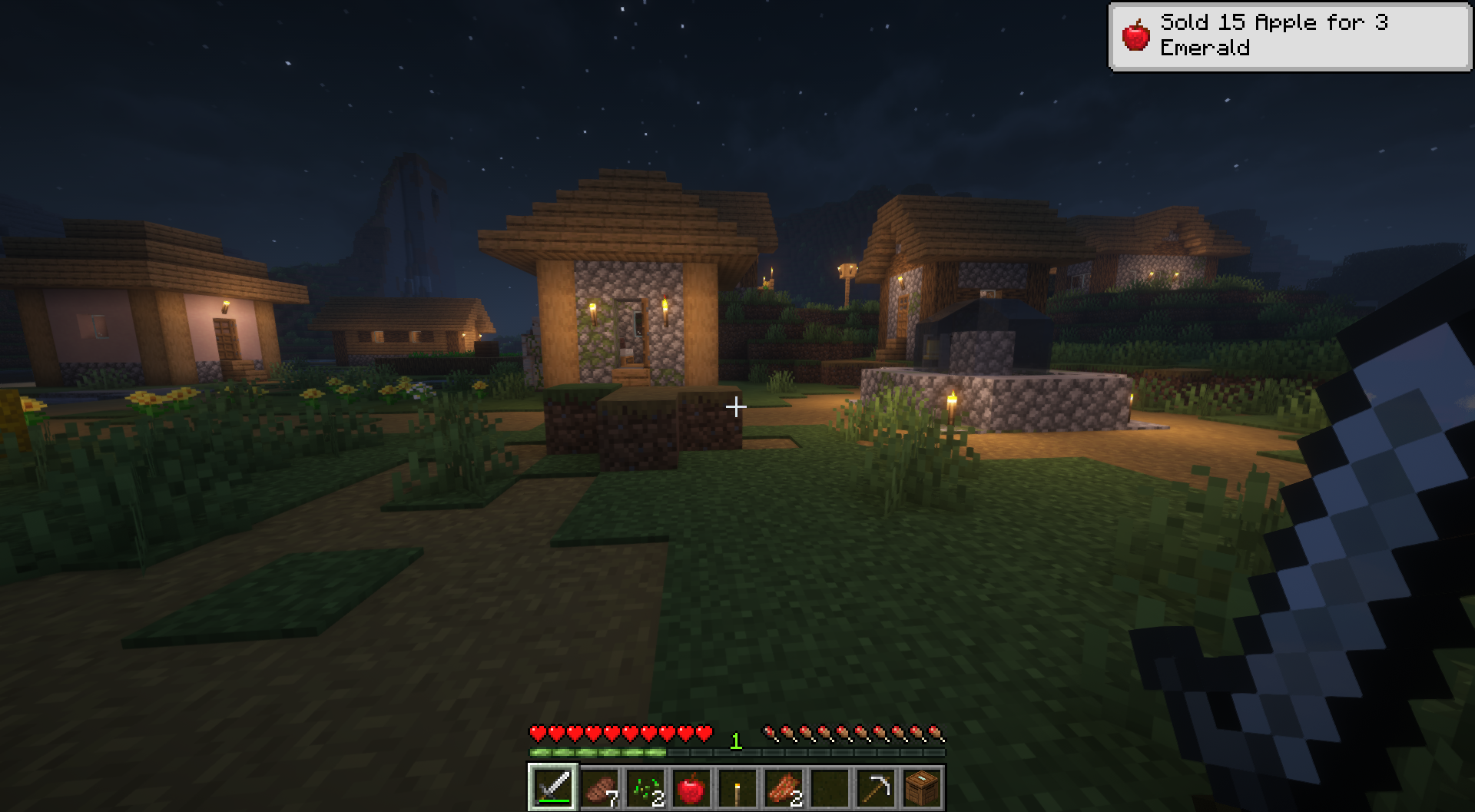
Task: Select the salmon stack hotbar slot
Action: 783,787
